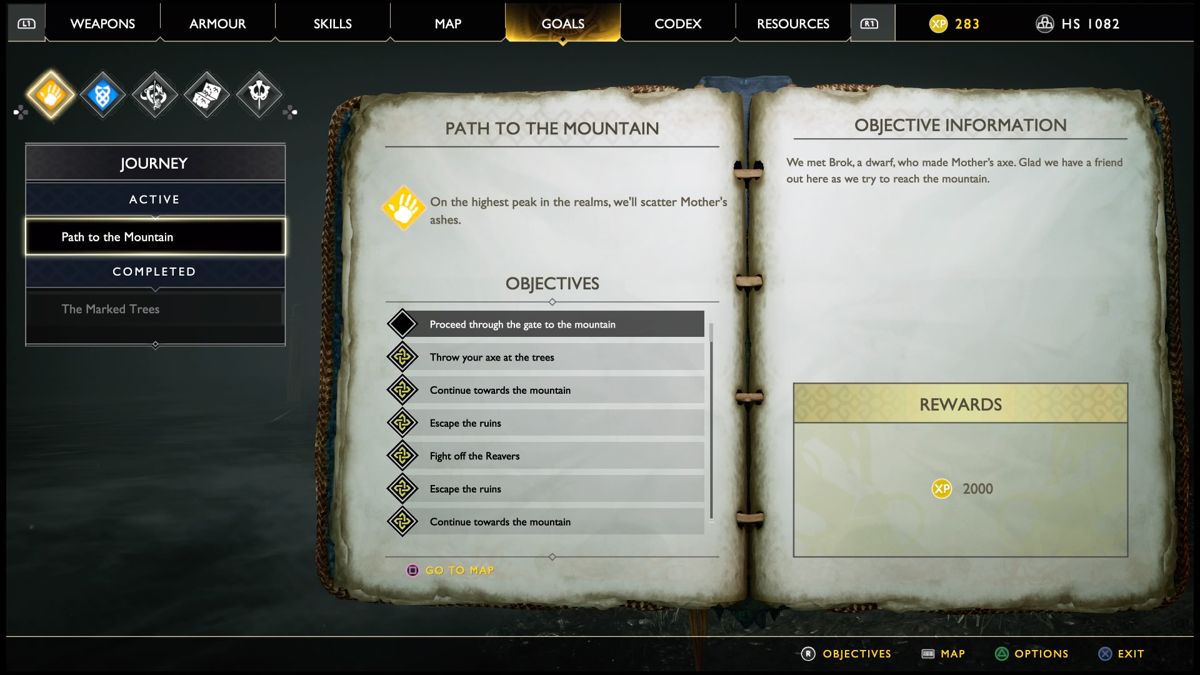The width and height of the screenshot is (1200, 675).
Task: Switch to the Resources tab
Action: coord(793,24)
